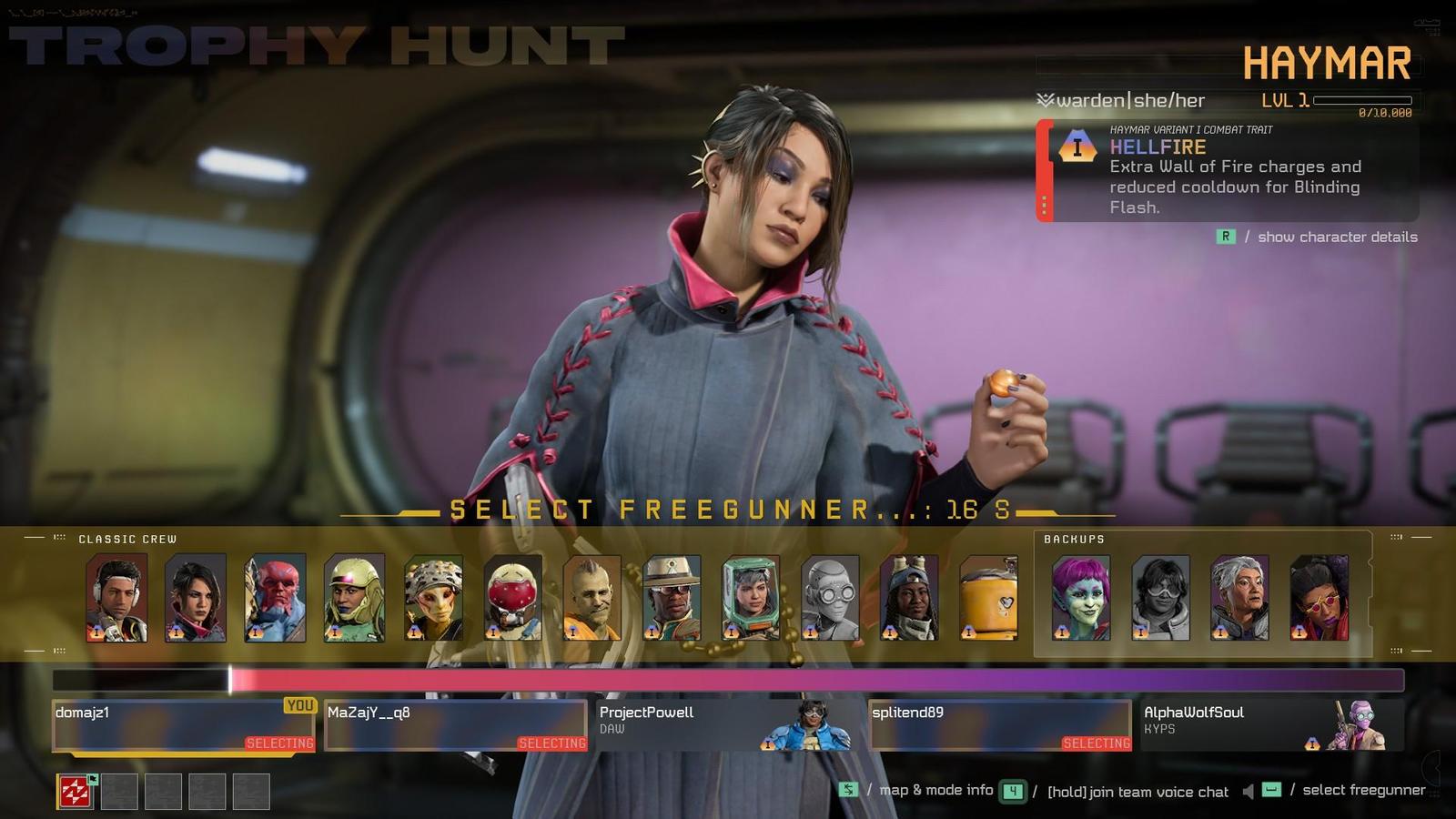Choose the freegunner wearing a ranger hat
Screen dimensions: 1456x819
coord(672,598)
